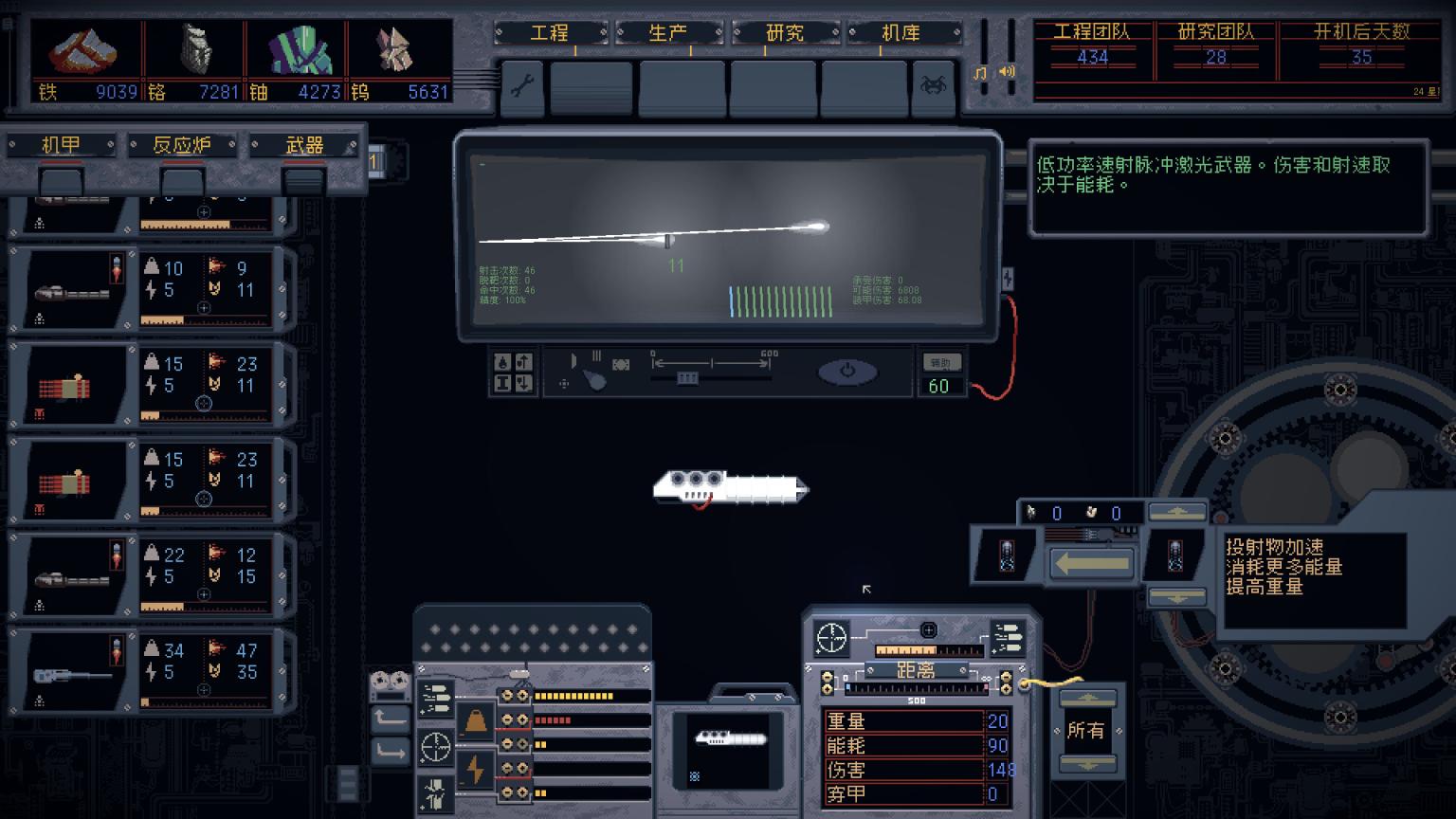1456x819 pixels.
Task: Click the test range distance slider handle
Action: pos(687,378)
